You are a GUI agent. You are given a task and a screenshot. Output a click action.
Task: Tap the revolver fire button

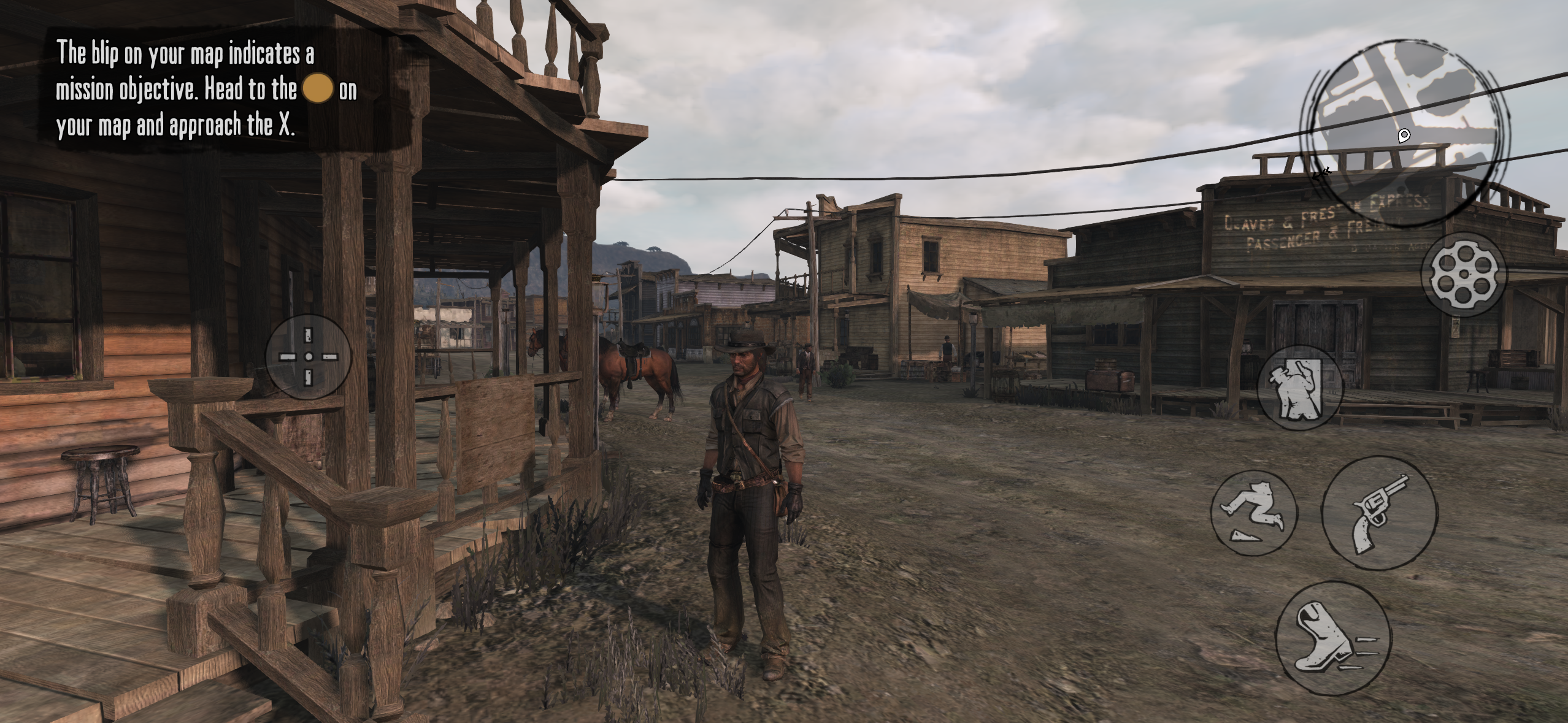(x=1380, y=514)
